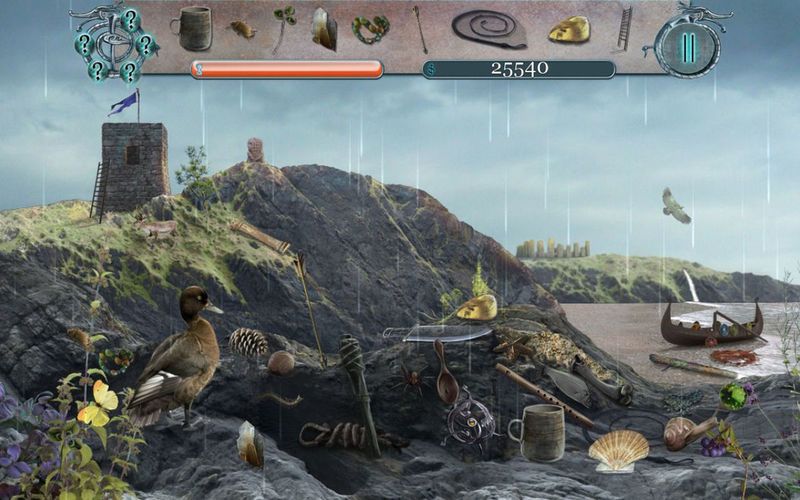Click the pointed shell icon in the item list
Image resolution: width=800 pixels, height=500 pixels.
point(324,28)
